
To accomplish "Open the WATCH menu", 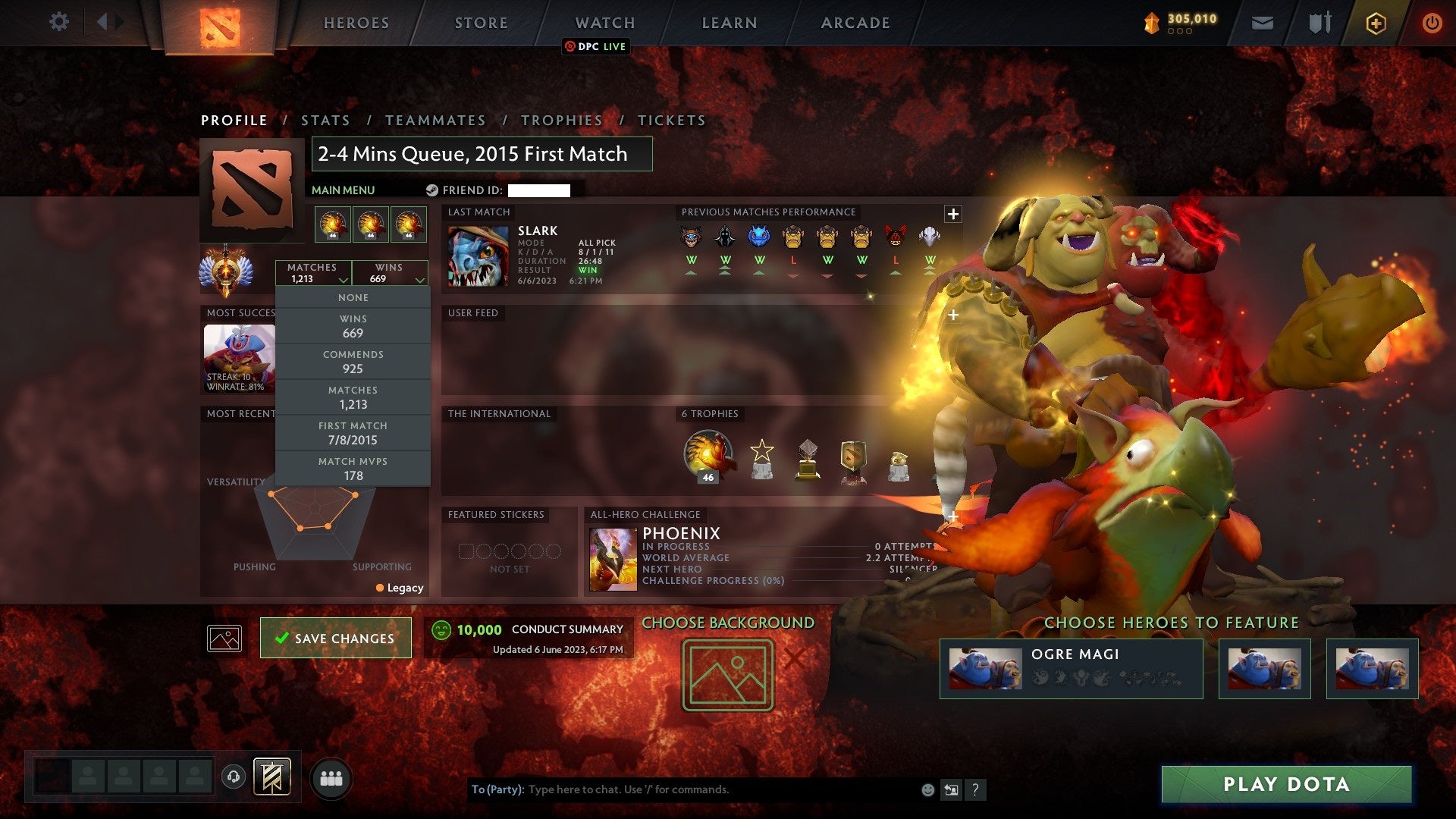I will tap(604, 23).
